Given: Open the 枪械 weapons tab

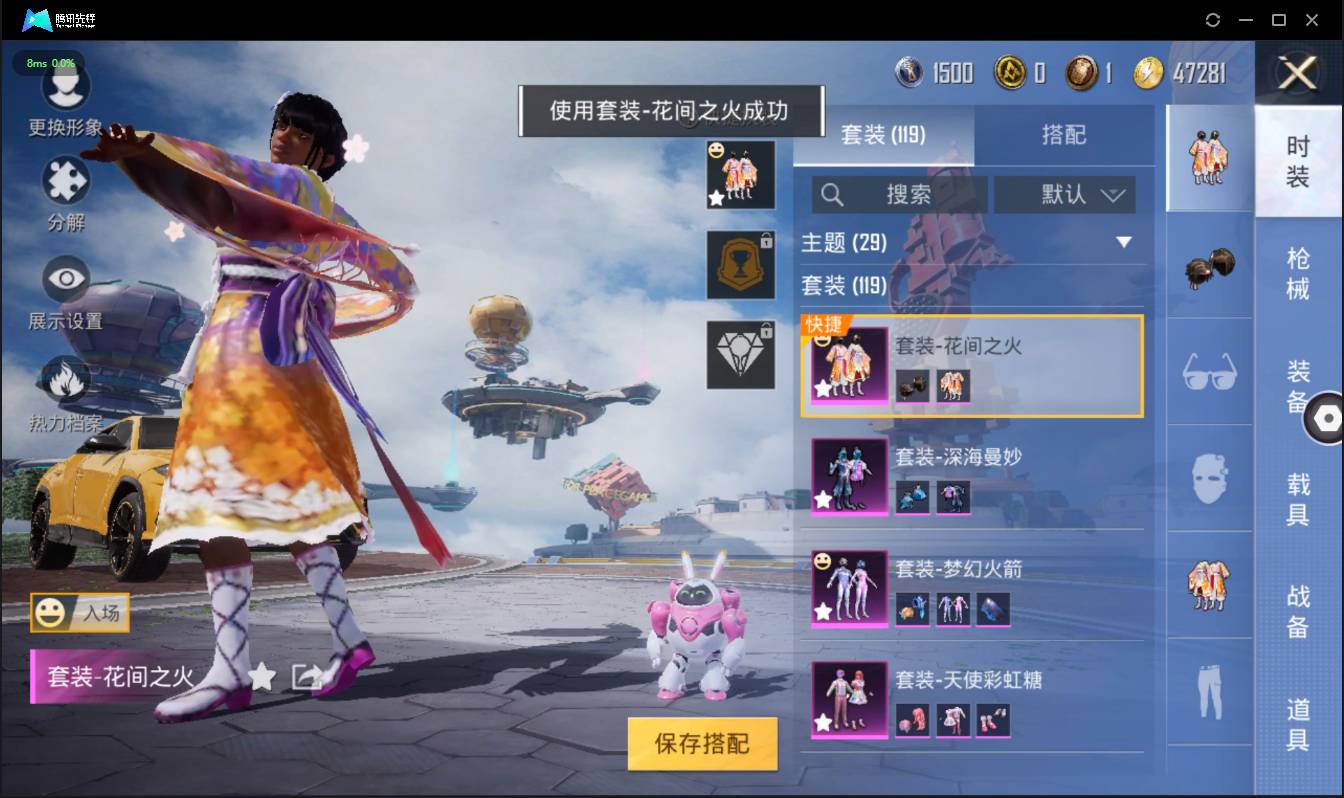Looking at the screenshot, I should click(1300, 265).
